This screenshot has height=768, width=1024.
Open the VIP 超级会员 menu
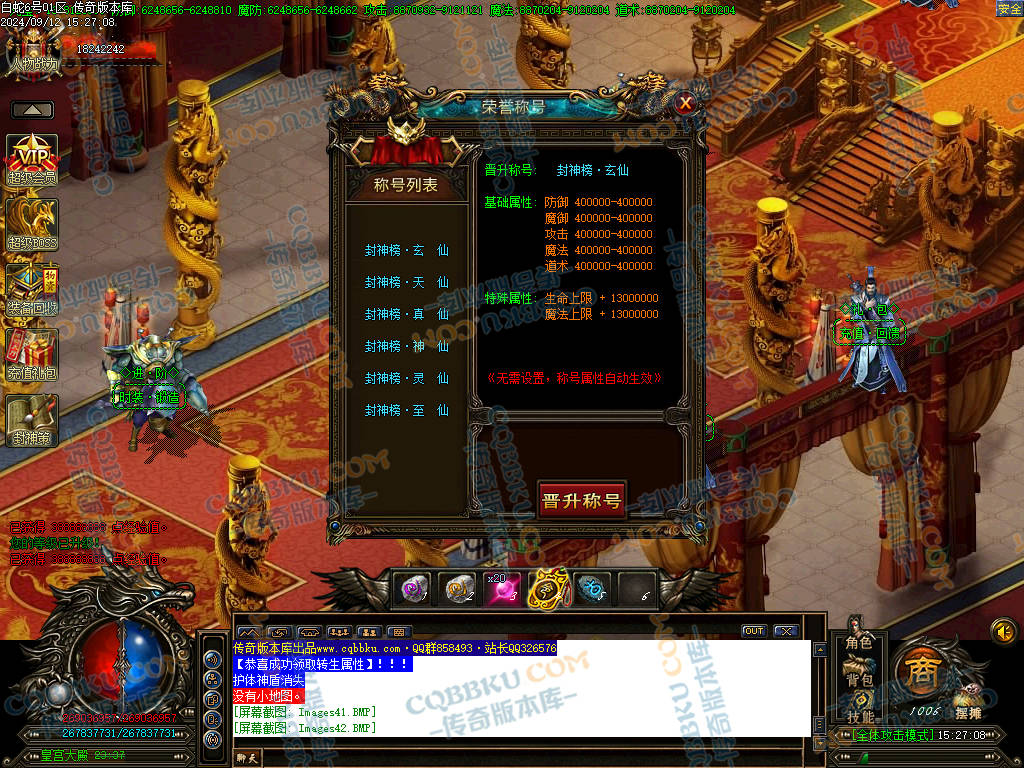tap(32, 160)
